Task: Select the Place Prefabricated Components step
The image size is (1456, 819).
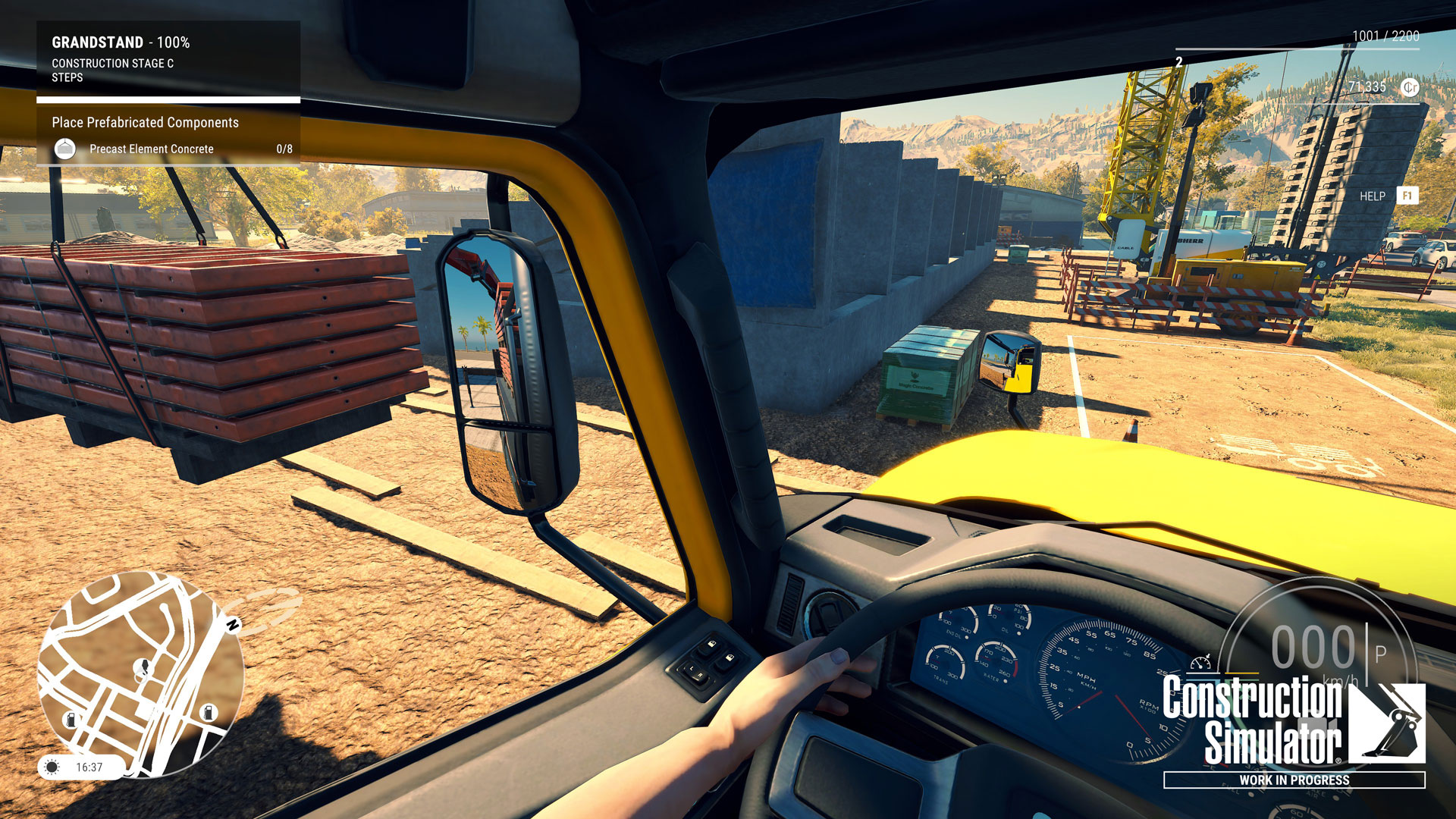Action: tap(145, 123)
